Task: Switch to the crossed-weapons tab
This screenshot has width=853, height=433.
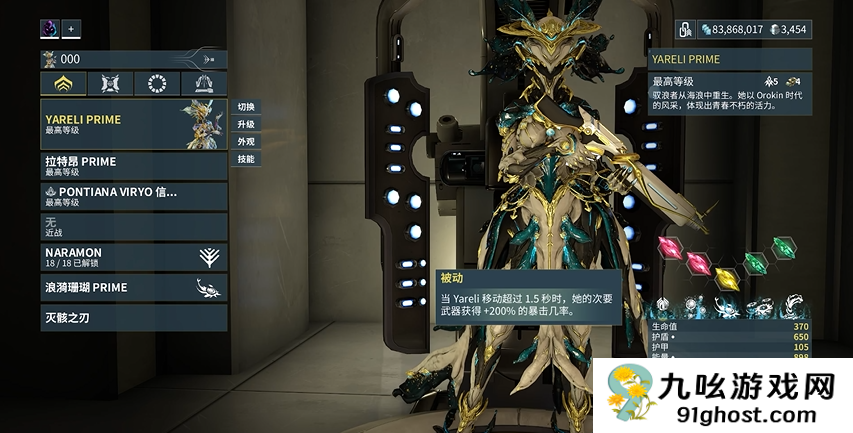Action: pos(110,84)
